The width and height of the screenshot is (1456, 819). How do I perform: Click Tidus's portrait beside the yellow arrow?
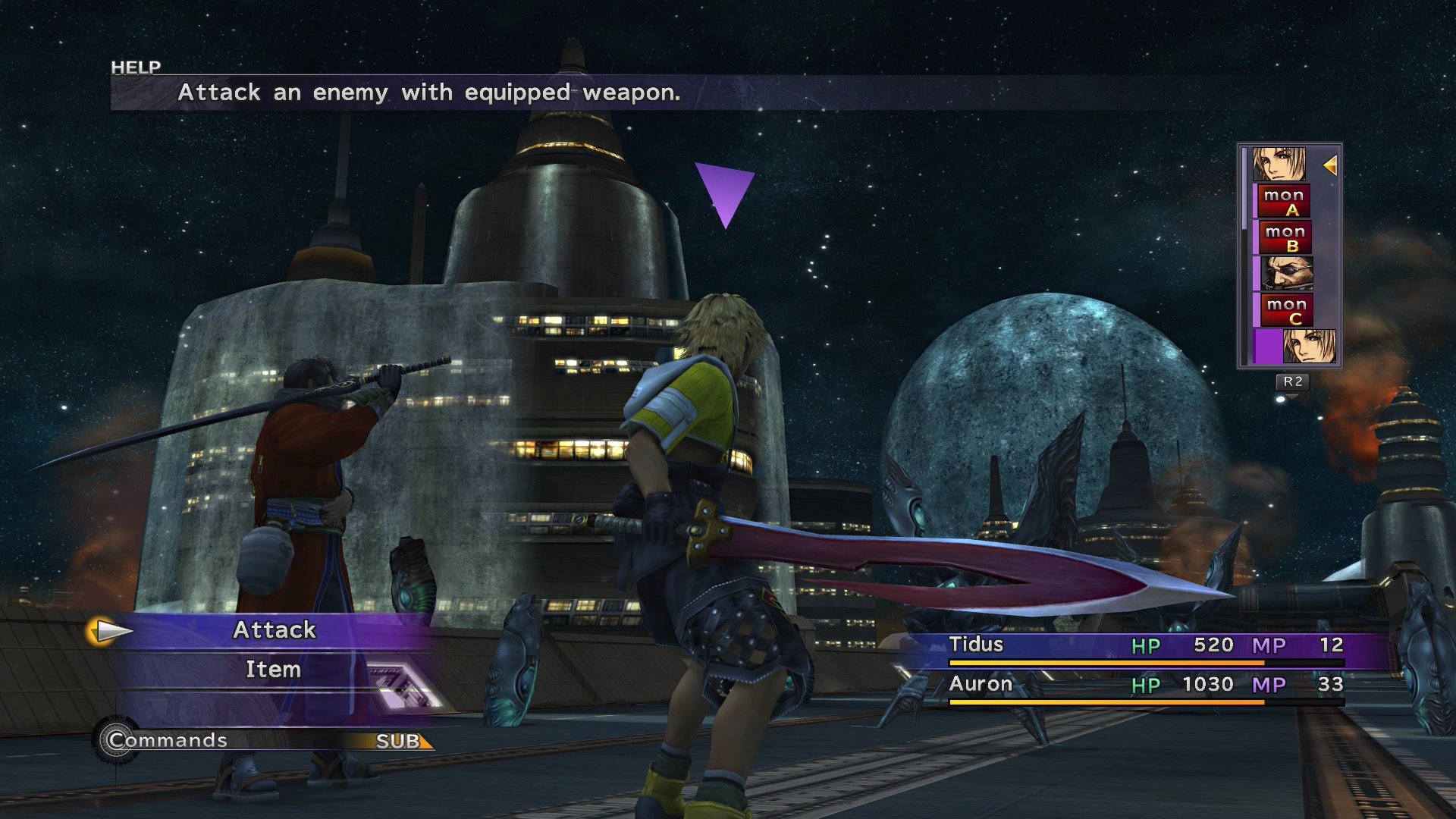click(x=1279, y=164)
